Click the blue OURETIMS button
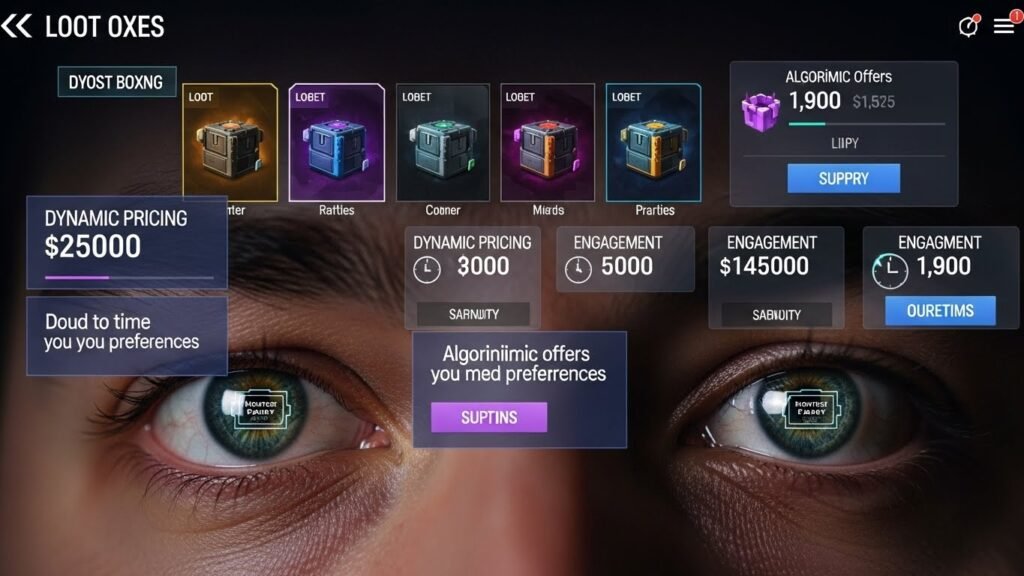The height and width of the screenshot is (576, 1024). coord(940,311)
